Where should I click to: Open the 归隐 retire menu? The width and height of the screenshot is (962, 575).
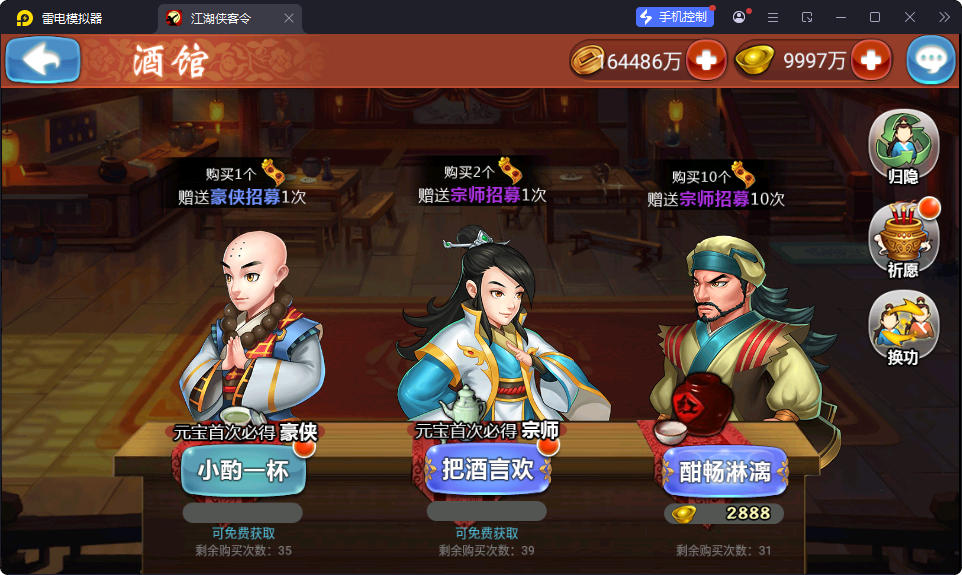(x=903, y=148)
